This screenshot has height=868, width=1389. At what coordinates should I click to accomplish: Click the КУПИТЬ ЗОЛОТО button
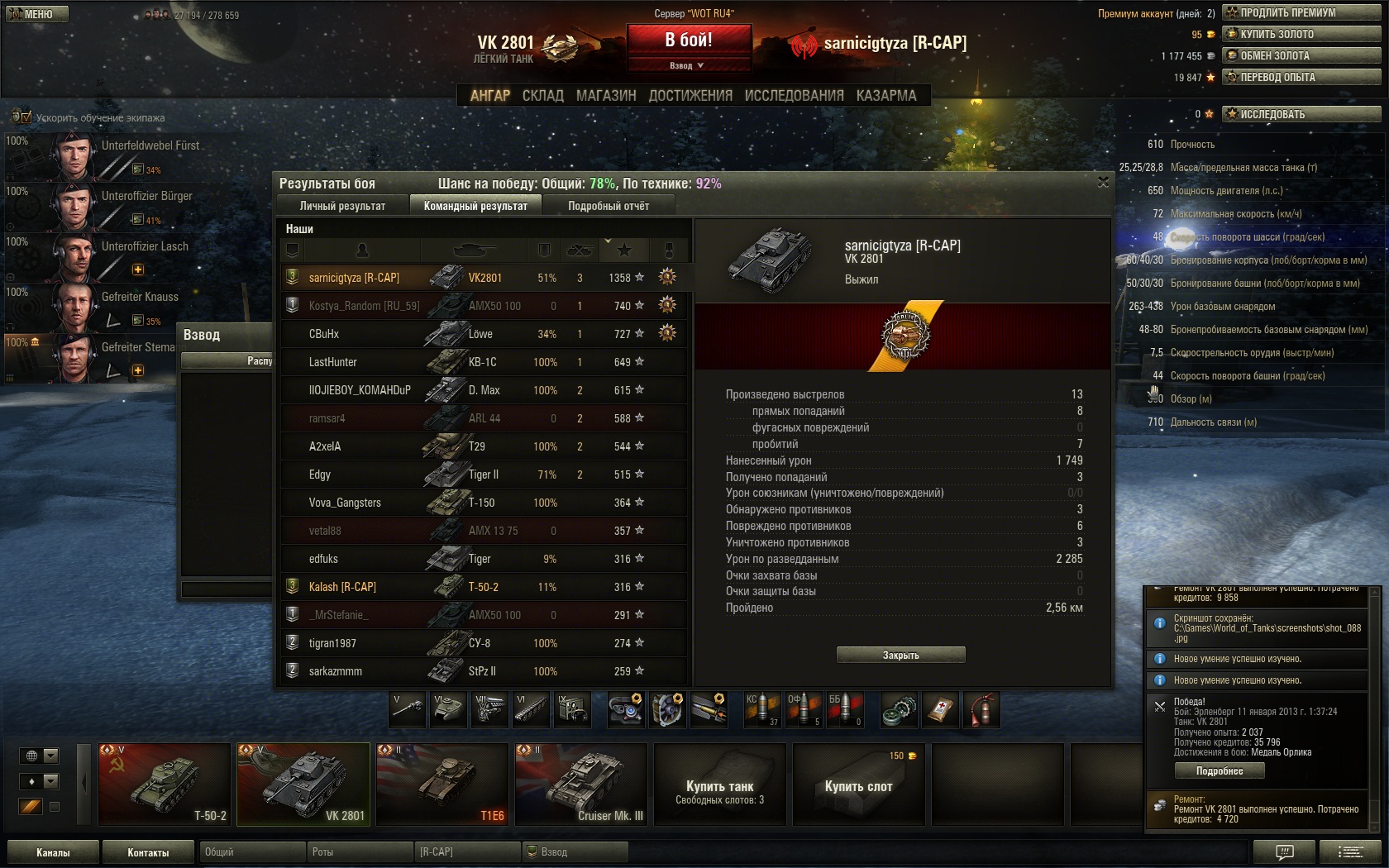1301,34
